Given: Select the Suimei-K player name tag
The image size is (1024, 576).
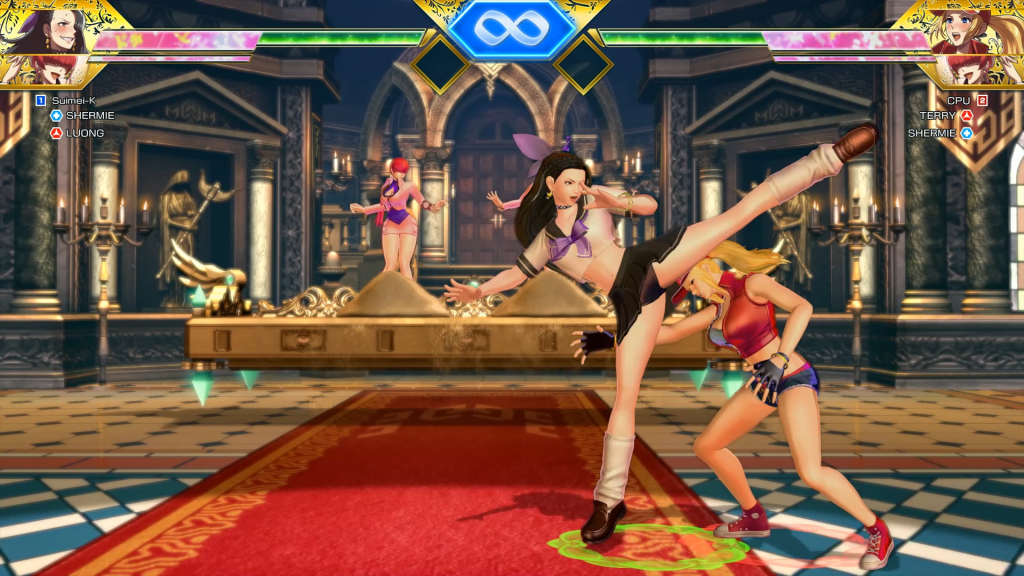Looking at the screenshot, I should pos(73,100).
